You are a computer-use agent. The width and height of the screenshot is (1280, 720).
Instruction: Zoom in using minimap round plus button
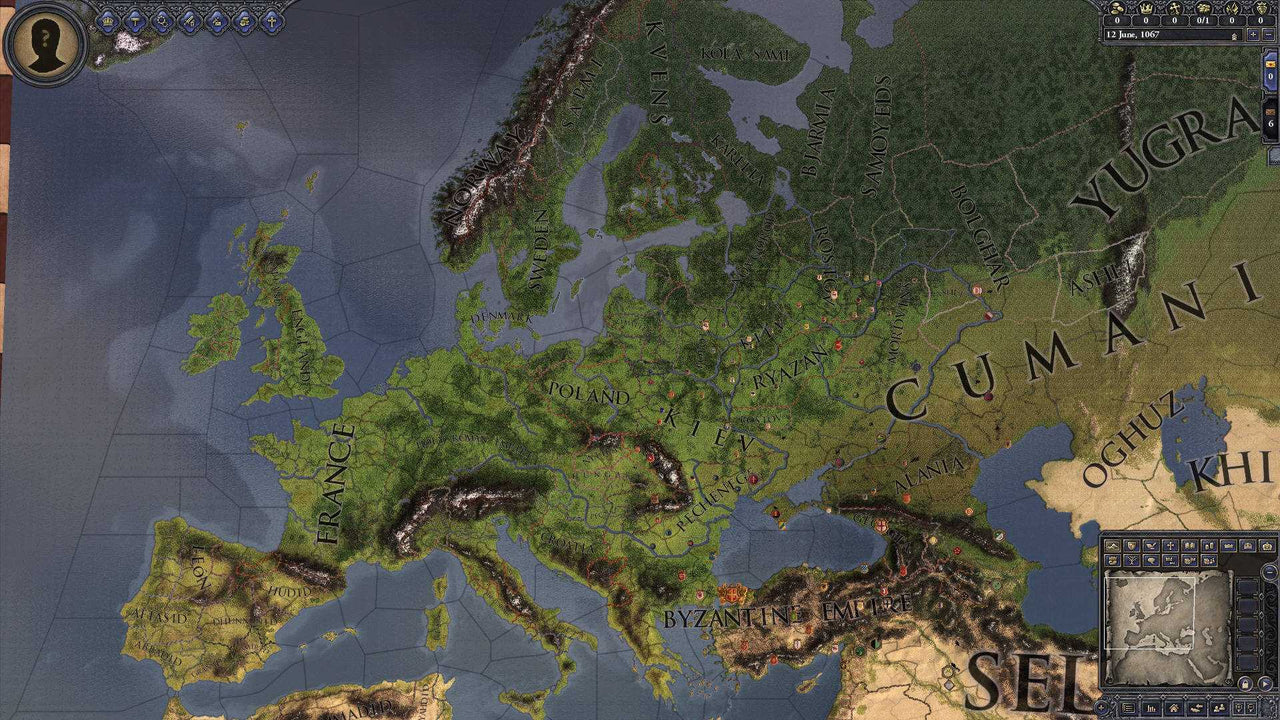point(1101,707)
